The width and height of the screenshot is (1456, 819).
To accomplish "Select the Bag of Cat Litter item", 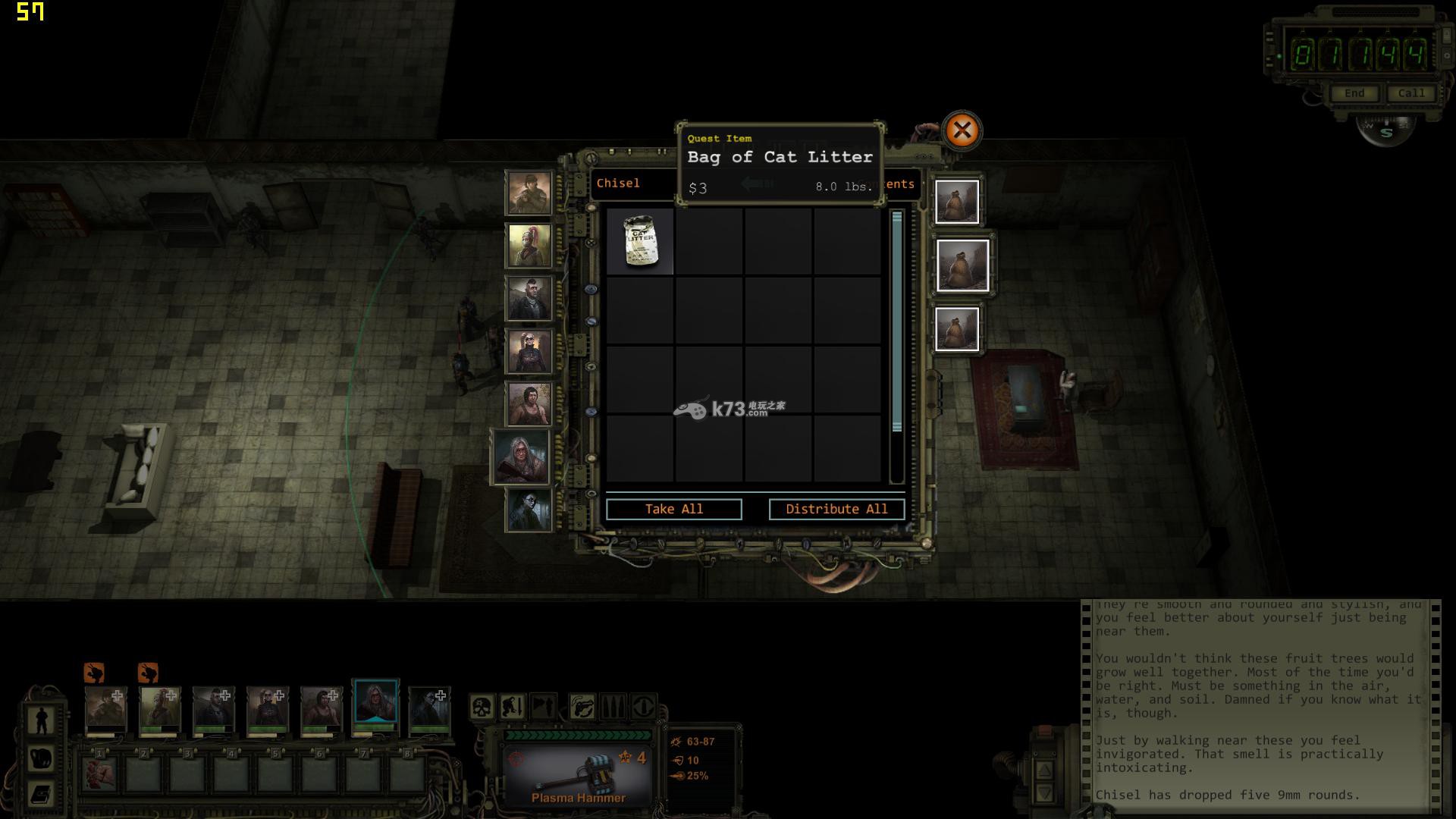I will [x=640, y=242].
